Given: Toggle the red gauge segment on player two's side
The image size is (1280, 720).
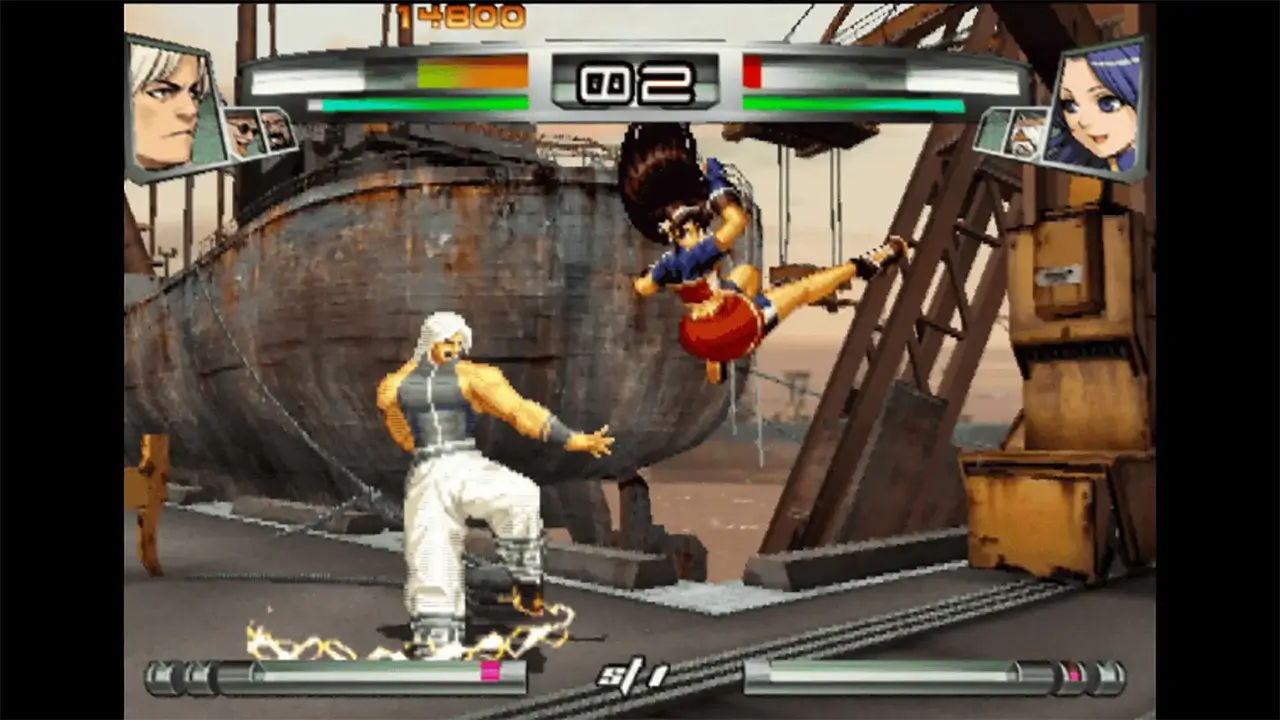Looking at the screenshot, I should tap(752, 69).
